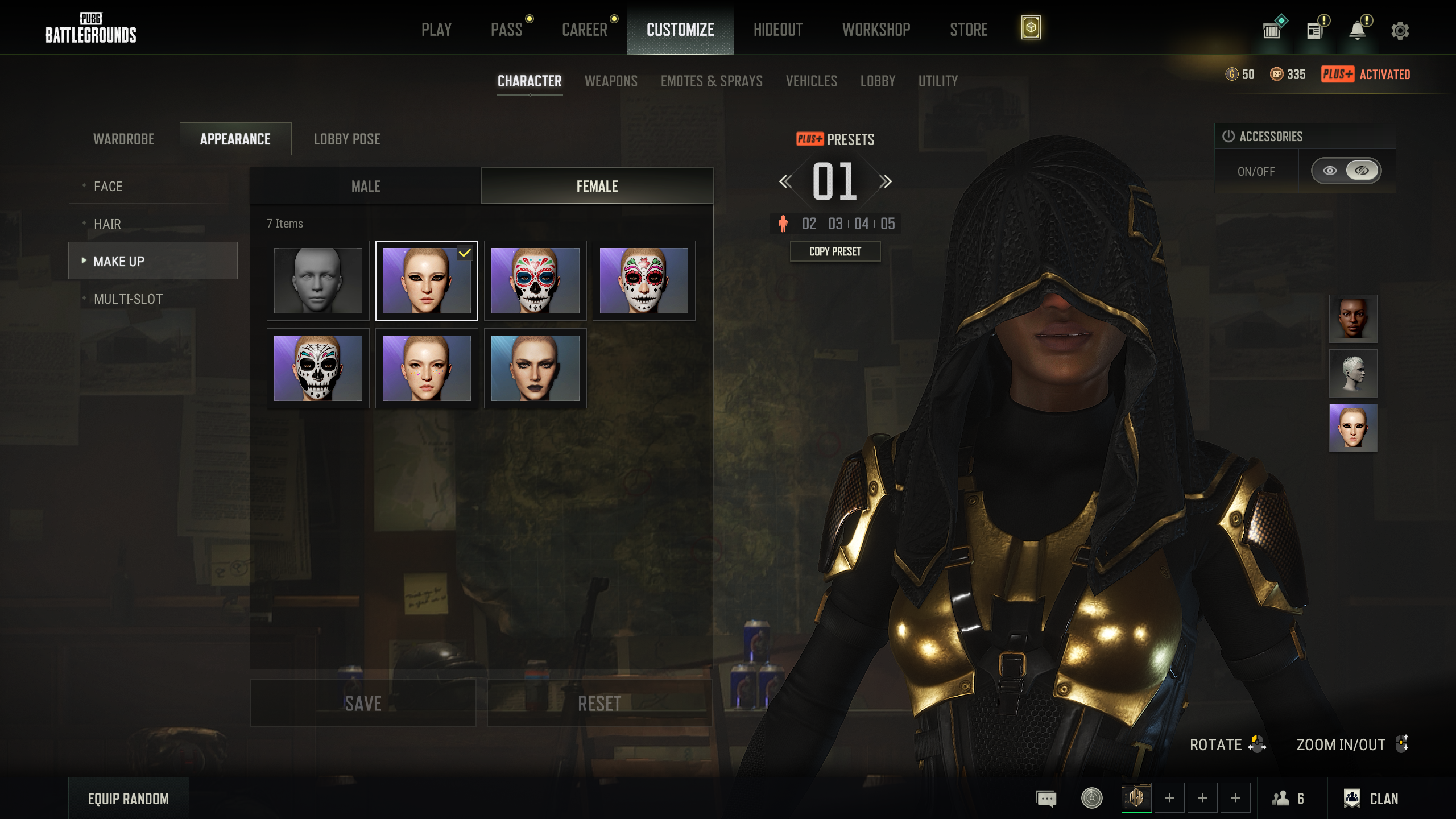Open the Wardrobe tab
This screenshot has height=819, width=1456.
click(x=124, y=139)
